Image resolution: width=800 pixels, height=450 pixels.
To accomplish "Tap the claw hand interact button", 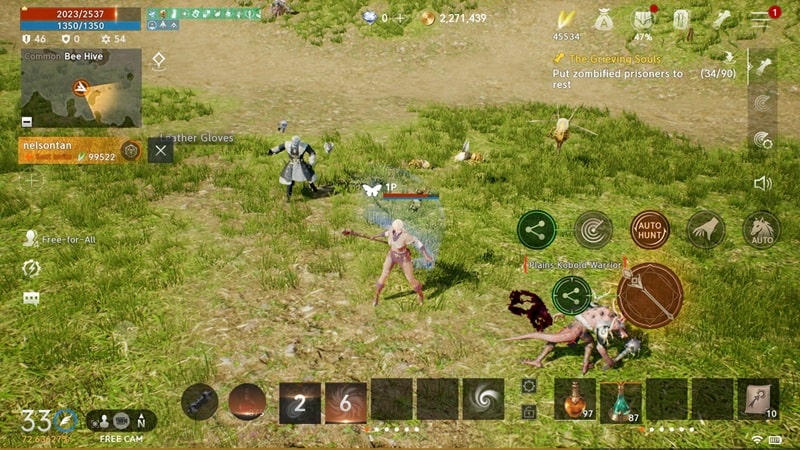I will tap(706, 230).
